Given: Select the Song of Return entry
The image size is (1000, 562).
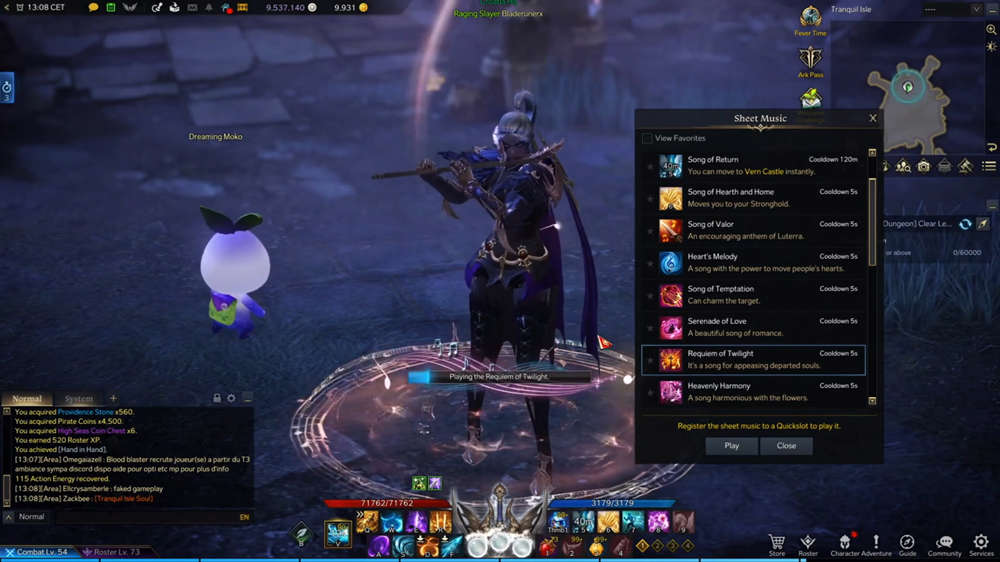Looking at the screenshot, I should (x=760, y=166).
